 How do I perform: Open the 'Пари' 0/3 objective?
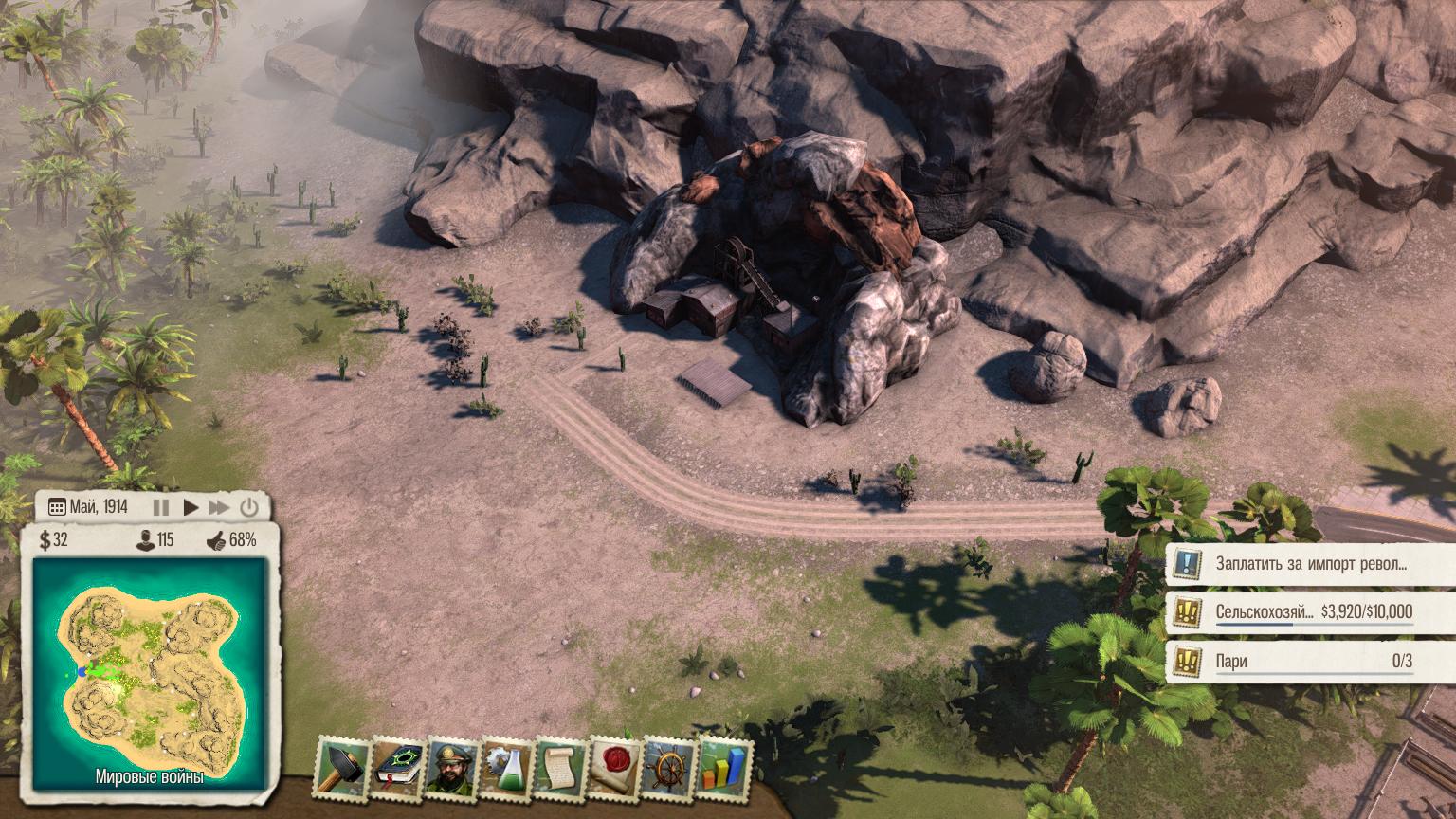1310,661
